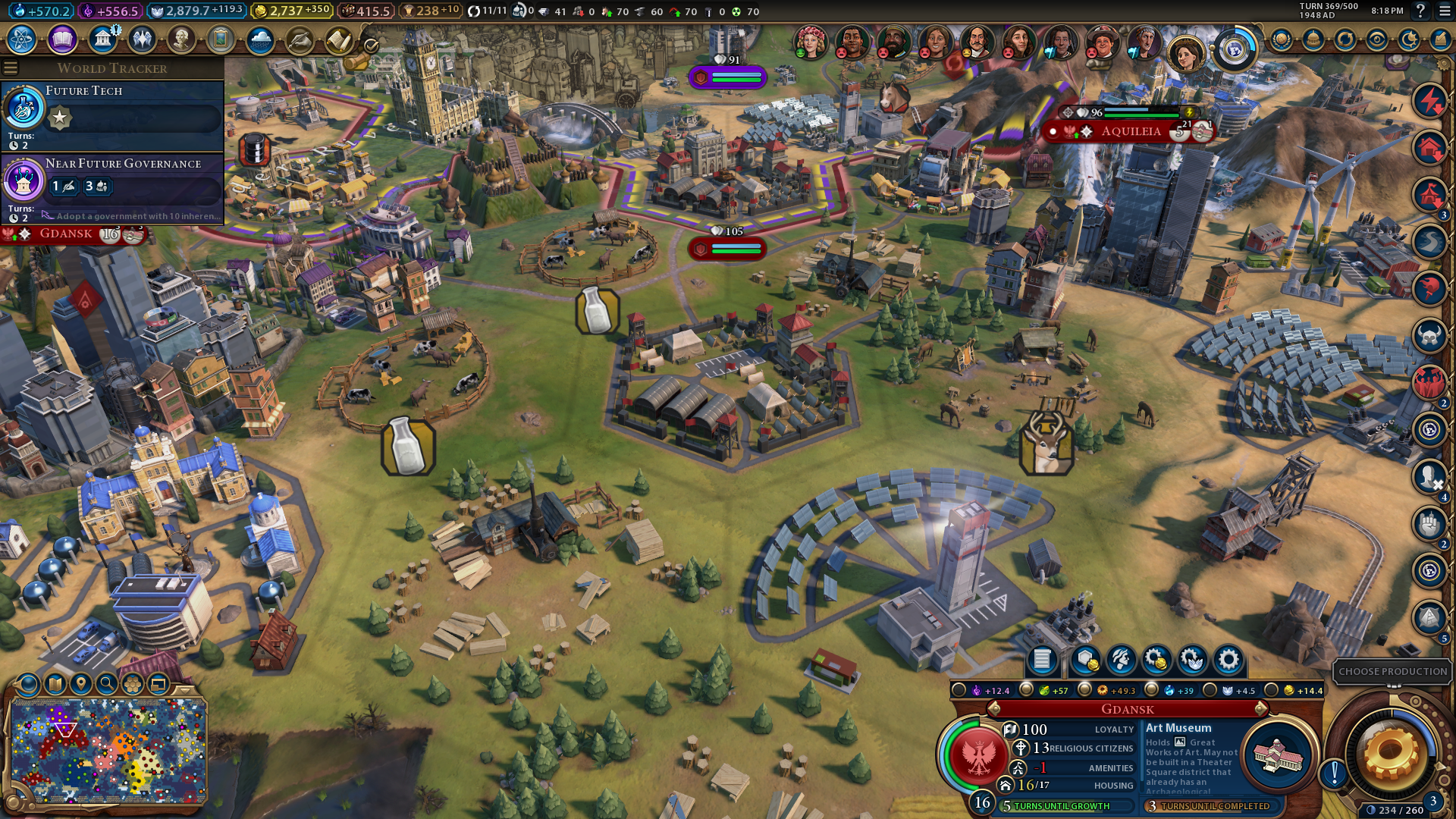Open Art Museum current production icon
1456x819 pixels.
coord(1278,755)
